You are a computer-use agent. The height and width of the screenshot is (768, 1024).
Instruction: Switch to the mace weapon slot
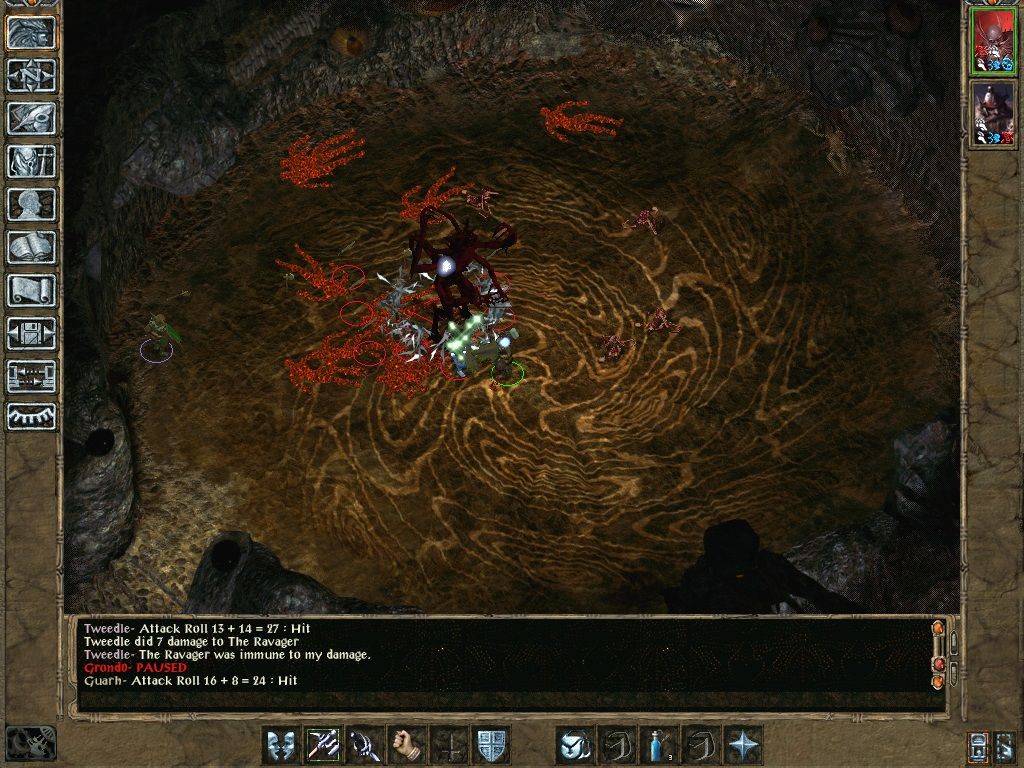click(x=365, y=745)
